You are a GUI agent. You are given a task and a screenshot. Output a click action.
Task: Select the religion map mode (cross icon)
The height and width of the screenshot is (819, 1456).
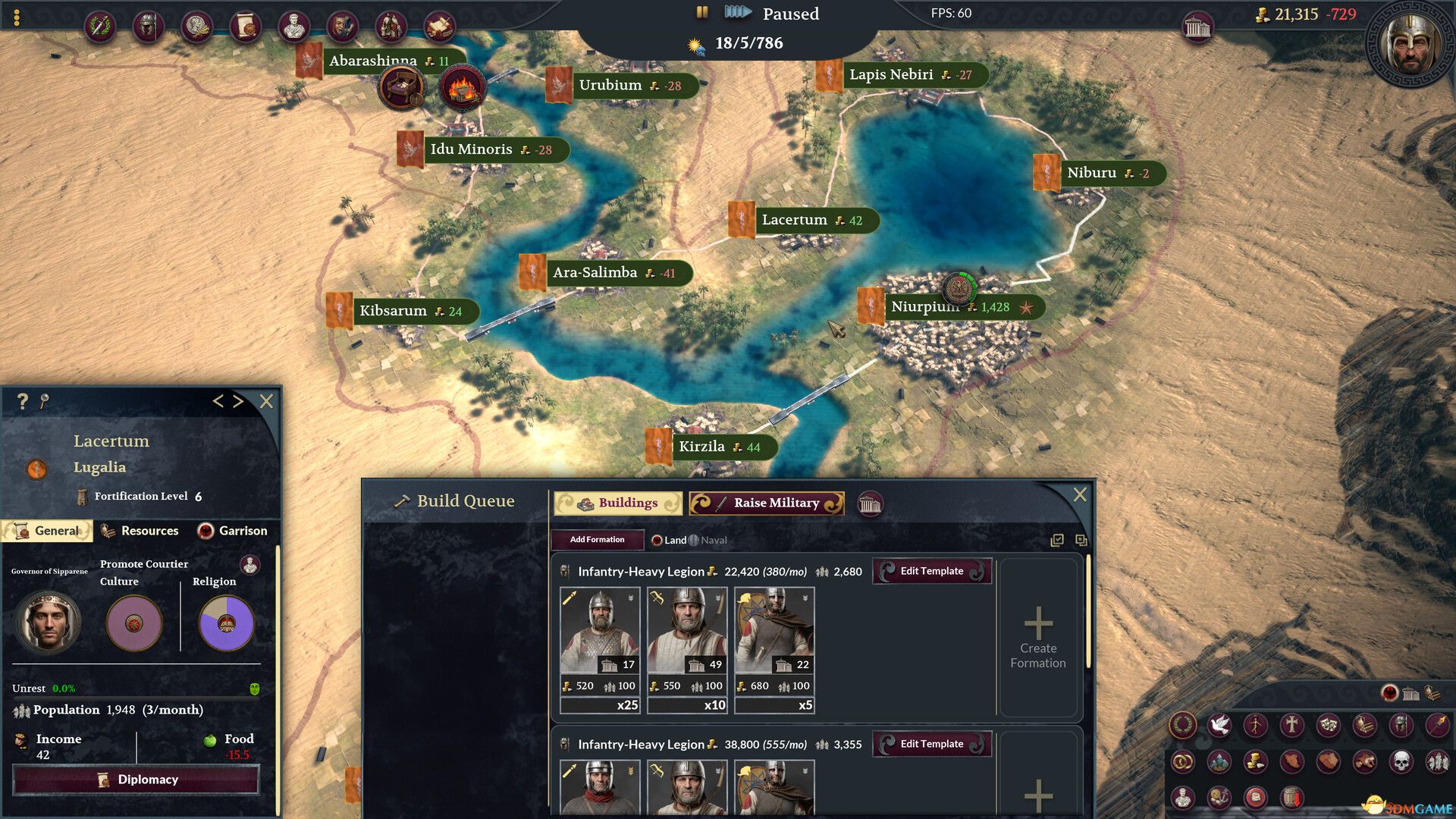(x=1293, y=725)
